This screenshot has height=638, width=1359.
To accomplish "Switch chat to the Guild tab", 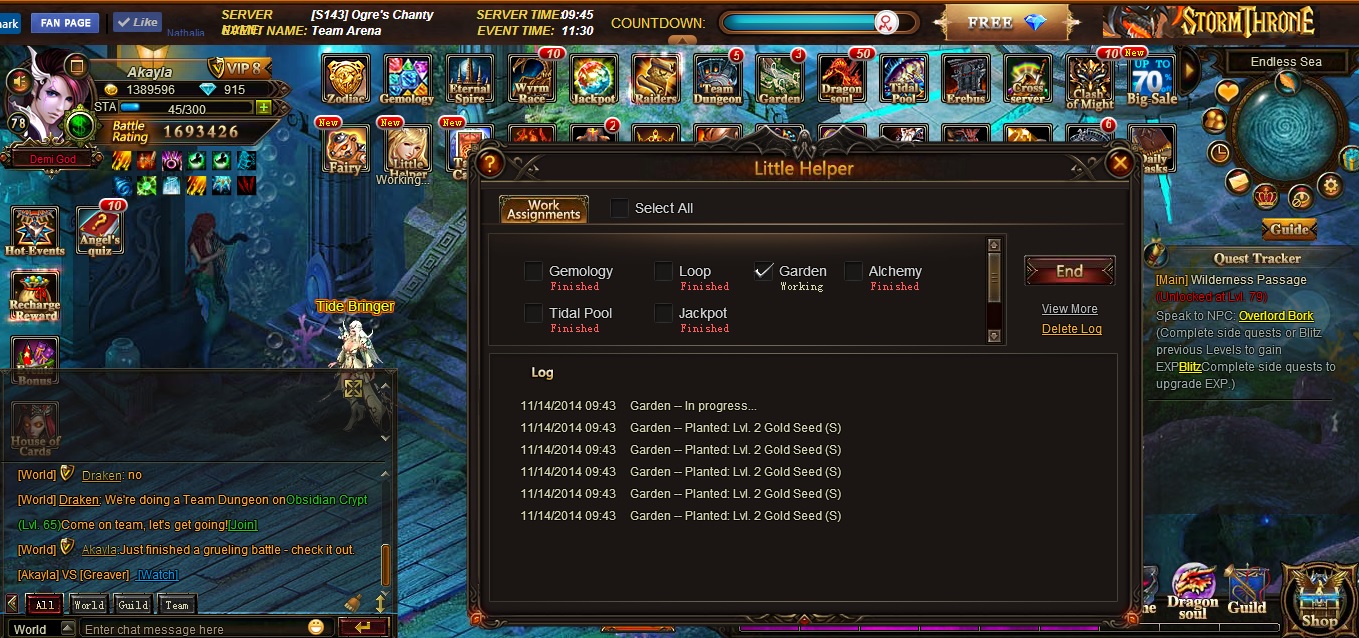I will tap(133, 605).
